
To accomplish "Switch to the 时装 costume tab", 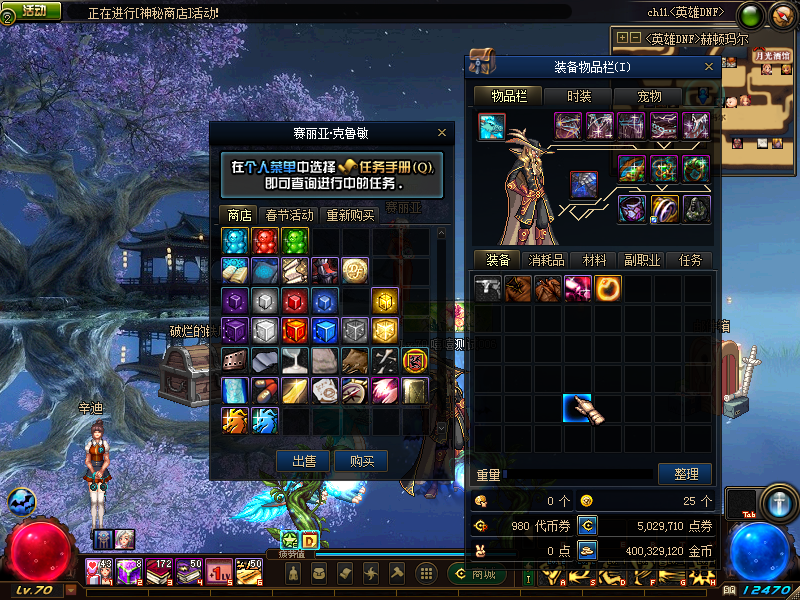I will tap(579, 96).
